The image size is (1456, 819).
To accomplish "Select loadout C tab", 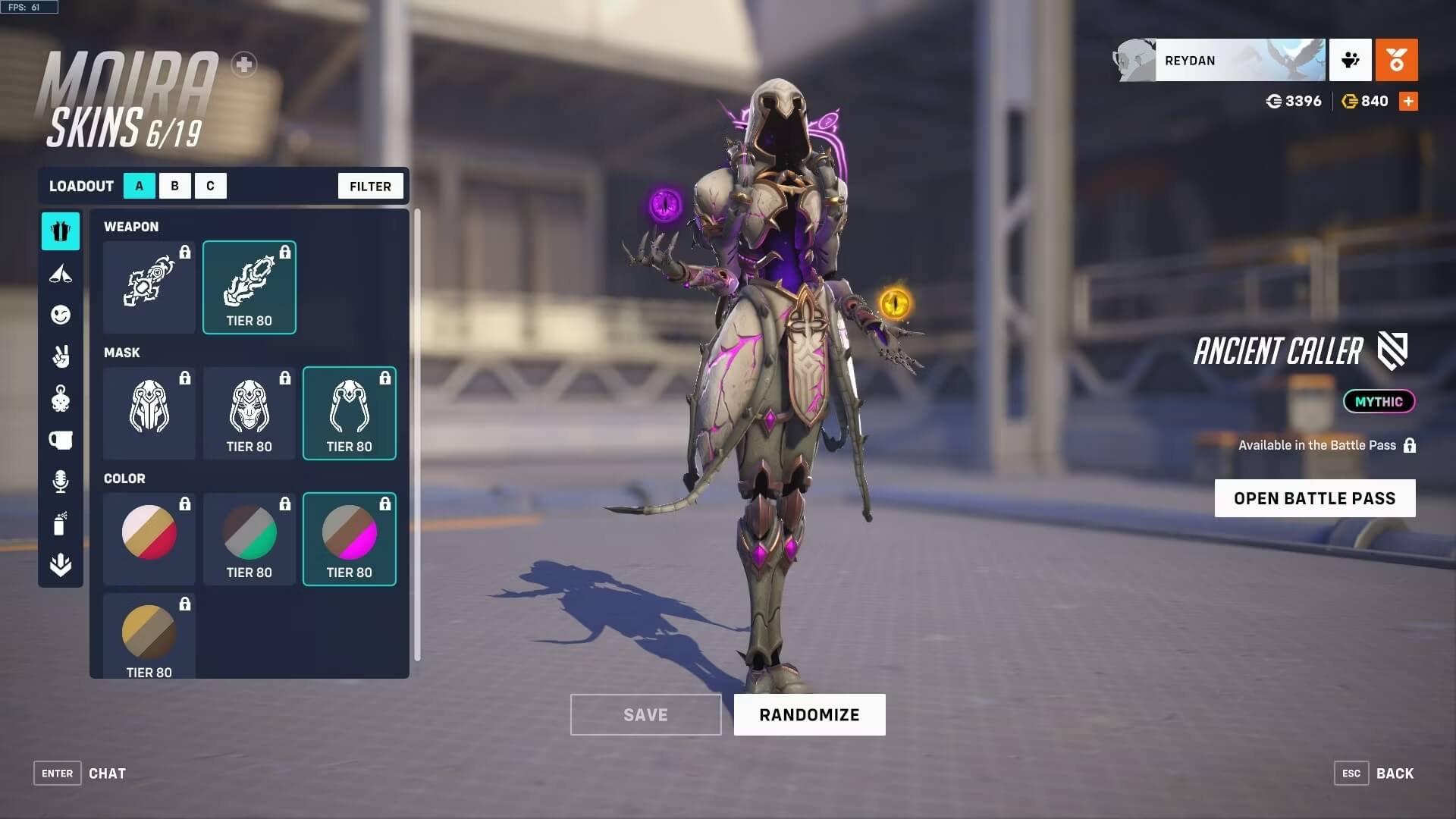I will click(x=210, y=186).
